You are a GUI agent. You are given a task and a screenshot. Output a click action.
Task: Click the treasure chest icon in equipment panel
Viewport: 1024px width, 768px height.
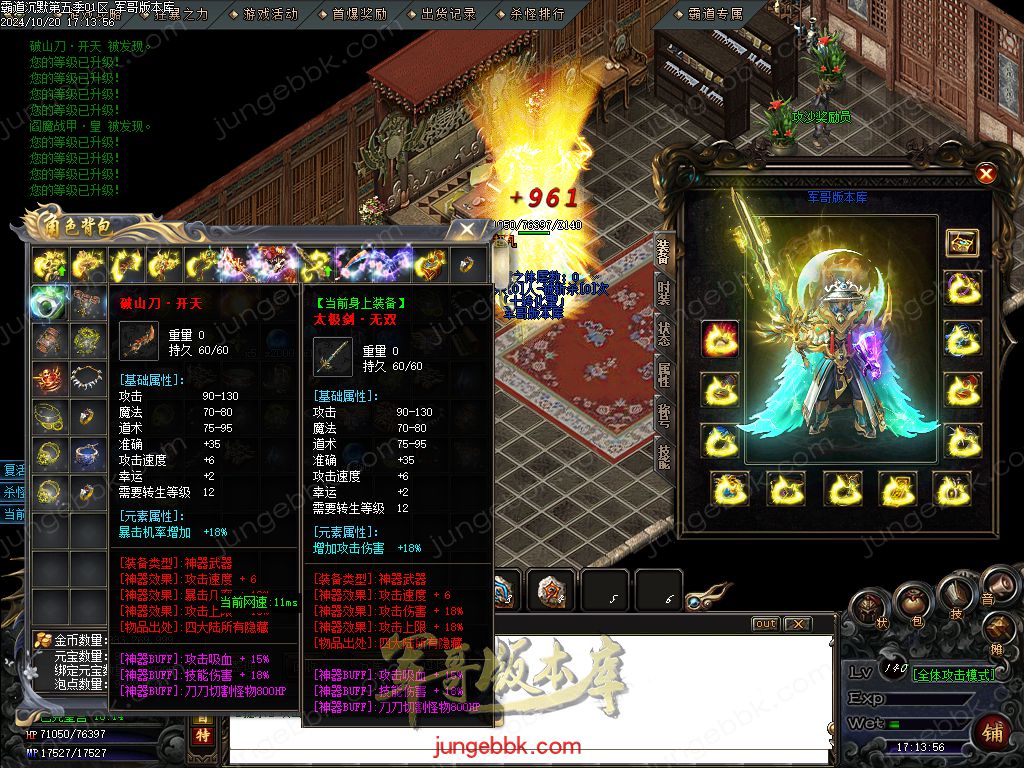(x=962, y=242)
